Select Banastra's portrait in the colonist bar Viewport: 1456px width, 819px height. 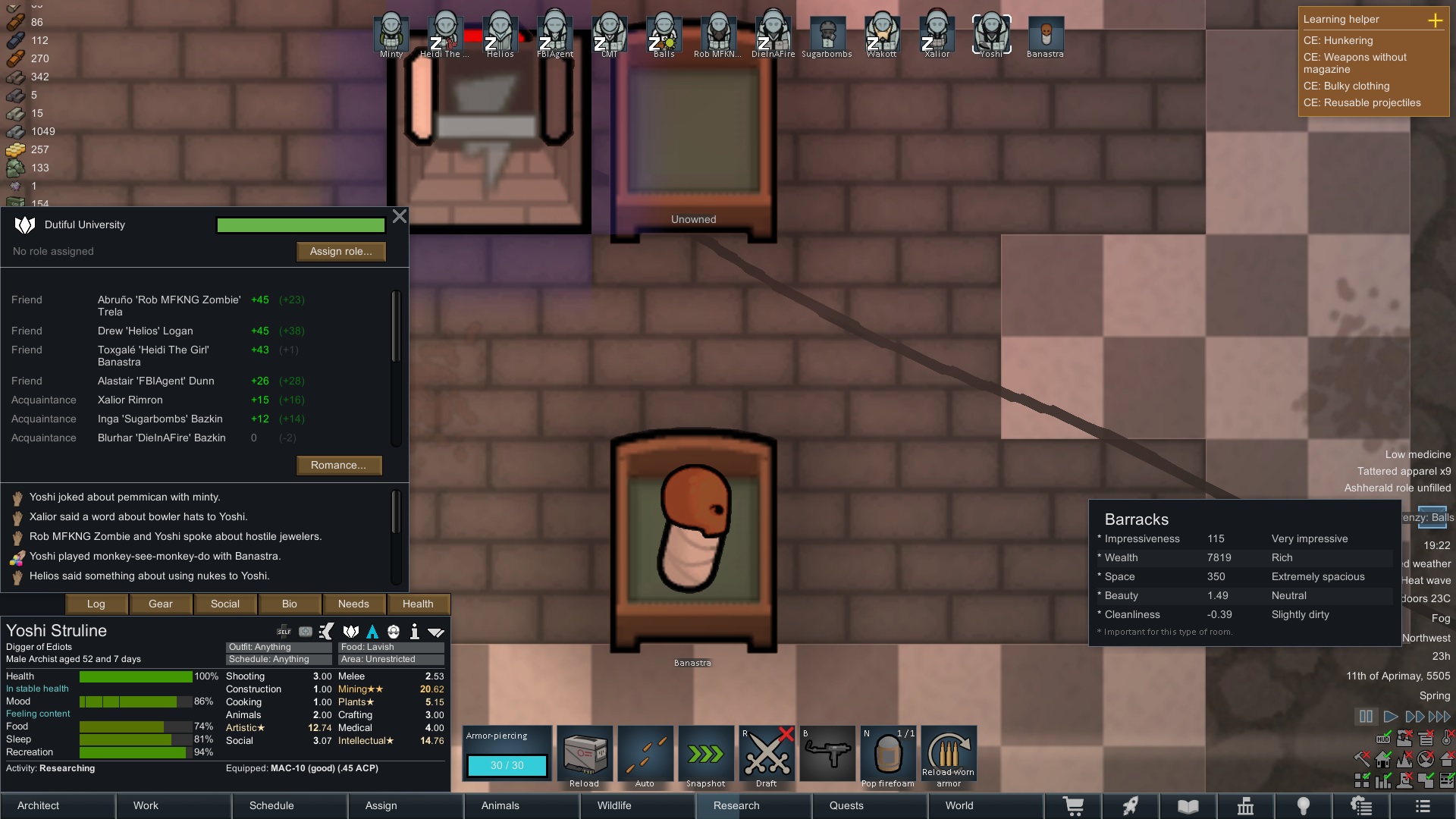(x=1045, y=33)
